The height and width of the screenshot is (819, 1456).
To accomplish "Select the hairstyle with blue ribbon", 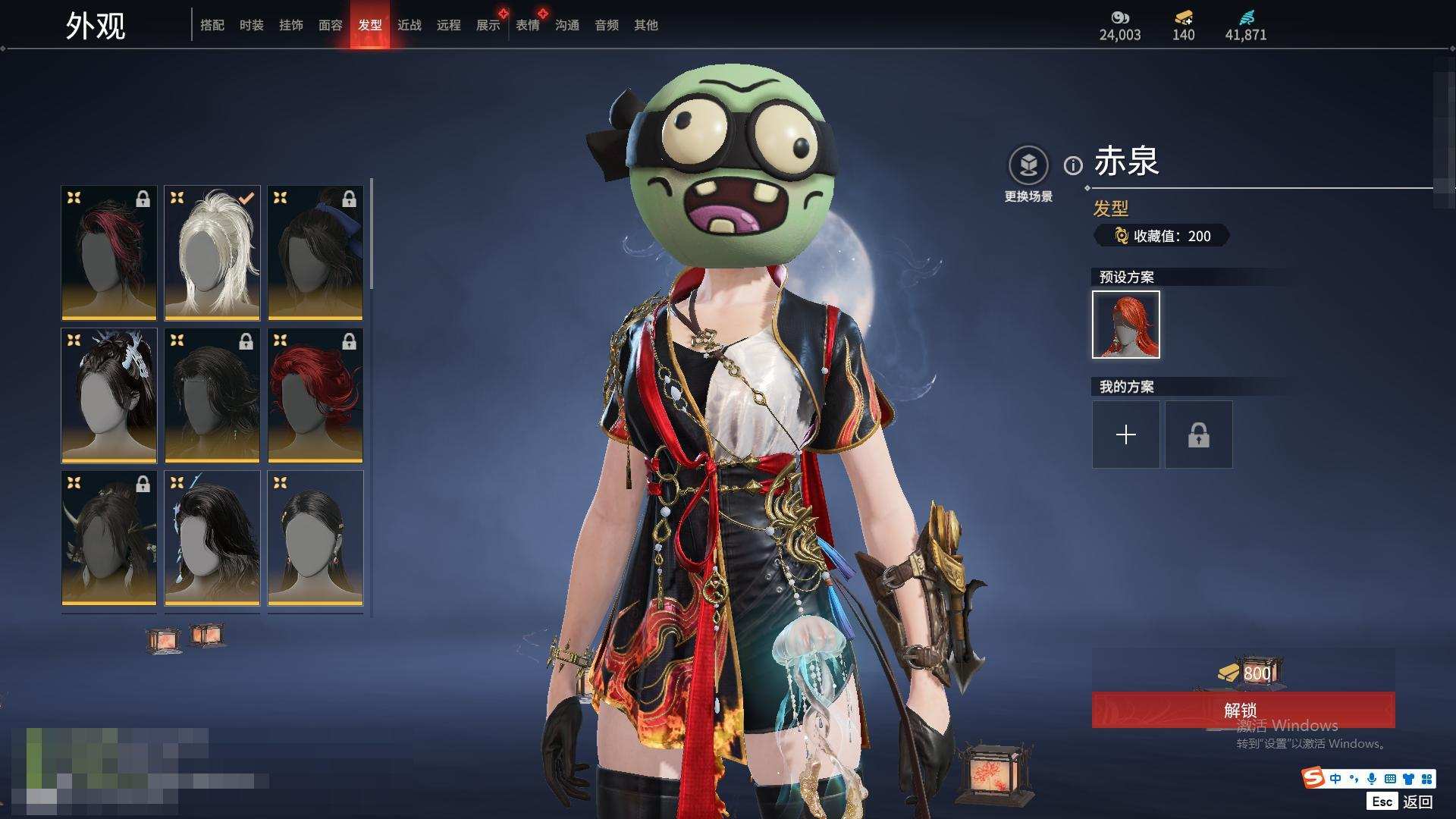I will pos(315,253).
